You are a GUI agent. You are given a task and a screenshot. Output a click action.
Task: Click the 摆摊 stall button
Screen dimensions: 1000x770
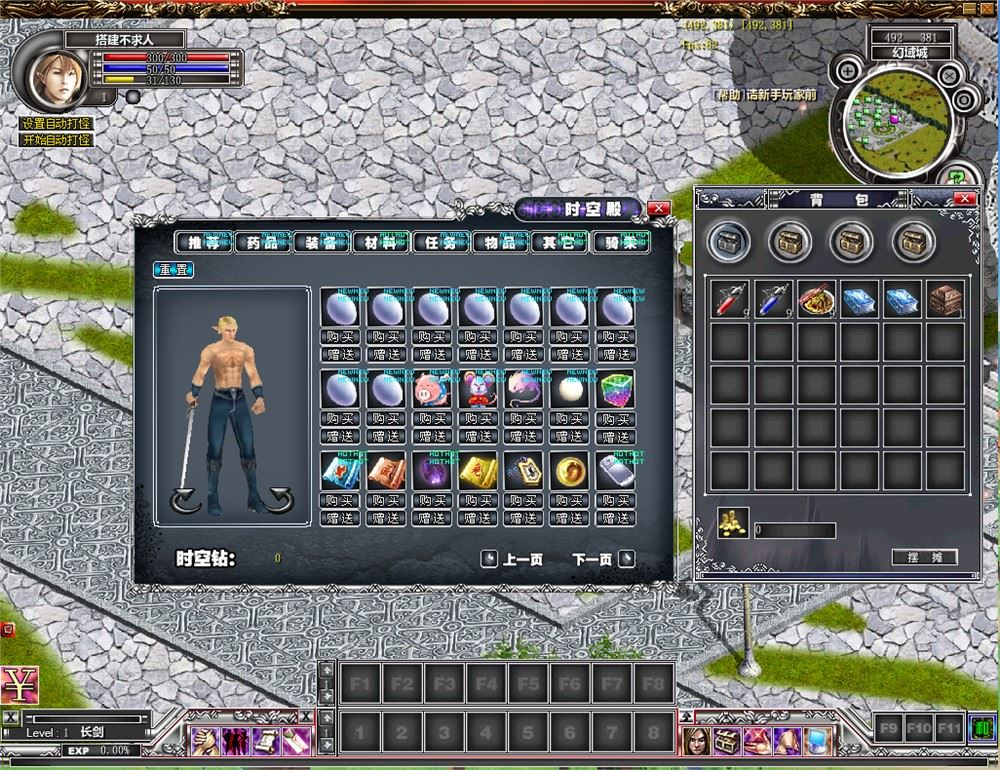[x=924, y=557]
